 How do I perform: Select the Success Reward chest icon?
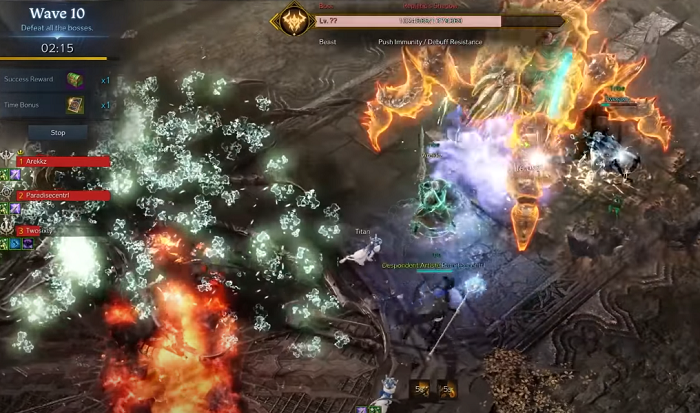tap(75, 80)
